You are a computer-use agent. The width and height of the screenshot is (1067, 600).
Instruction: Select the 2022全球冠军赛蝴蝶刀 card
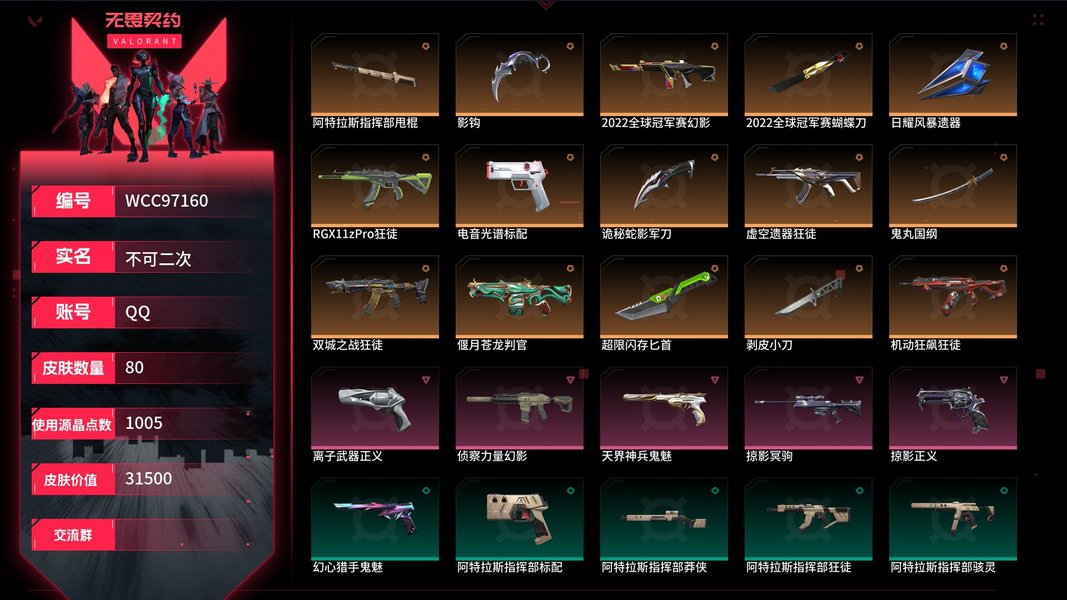(808, 75)
